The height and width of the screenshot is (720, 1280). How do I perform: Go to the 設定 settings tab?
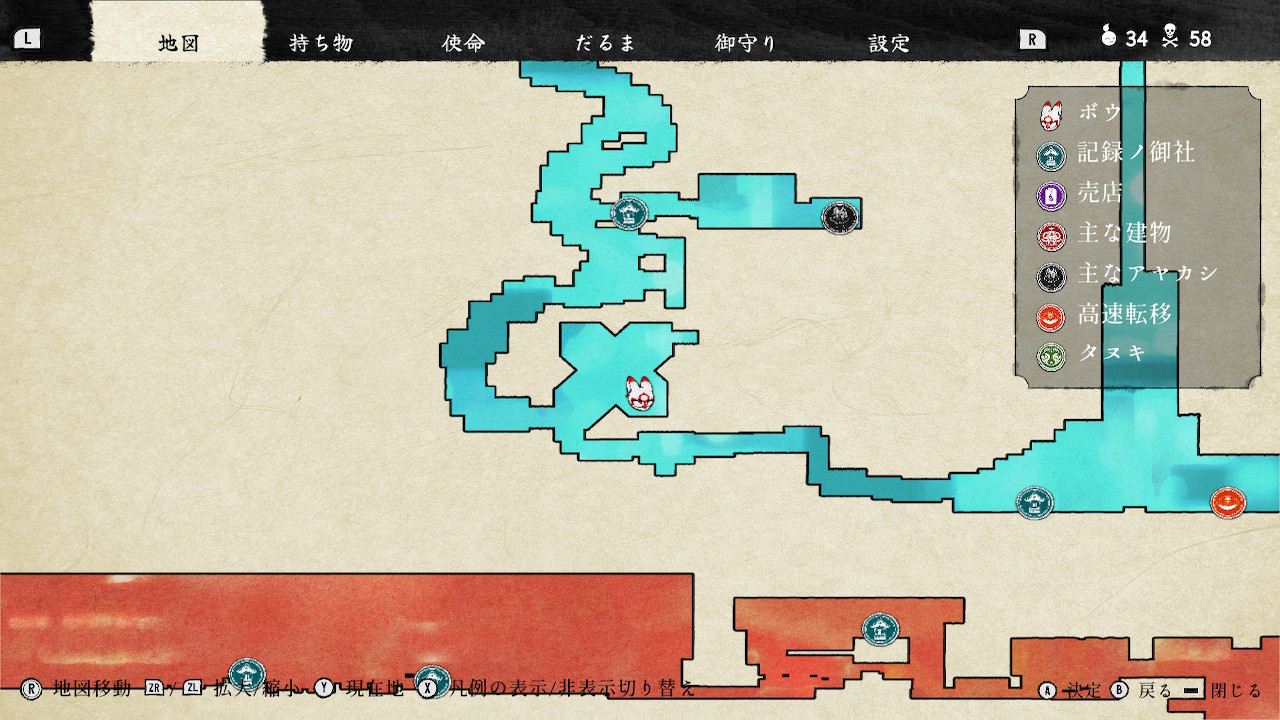click(x=889, y=43)
